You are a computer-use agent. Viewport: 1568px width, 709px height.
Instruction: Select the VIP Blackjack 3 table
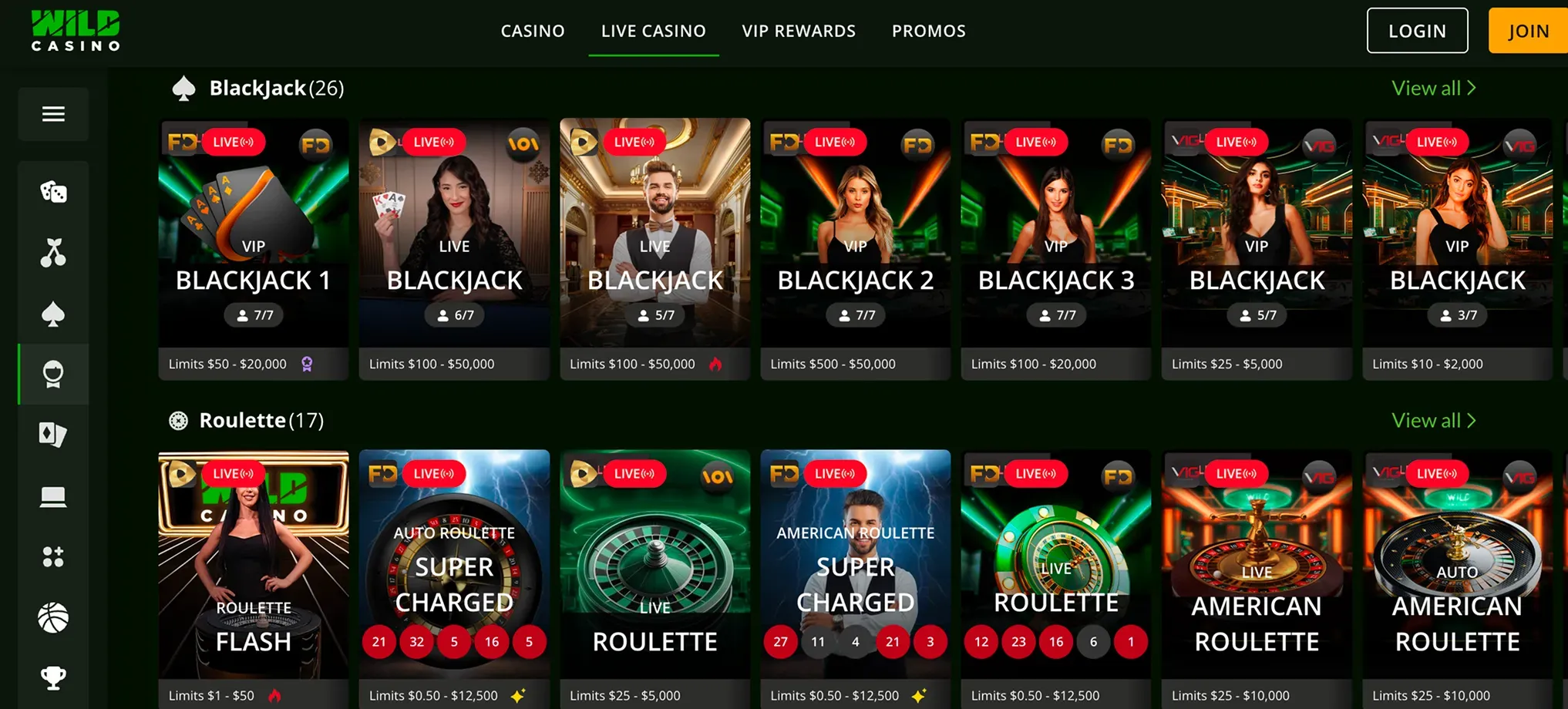[x=1055, y=247]
